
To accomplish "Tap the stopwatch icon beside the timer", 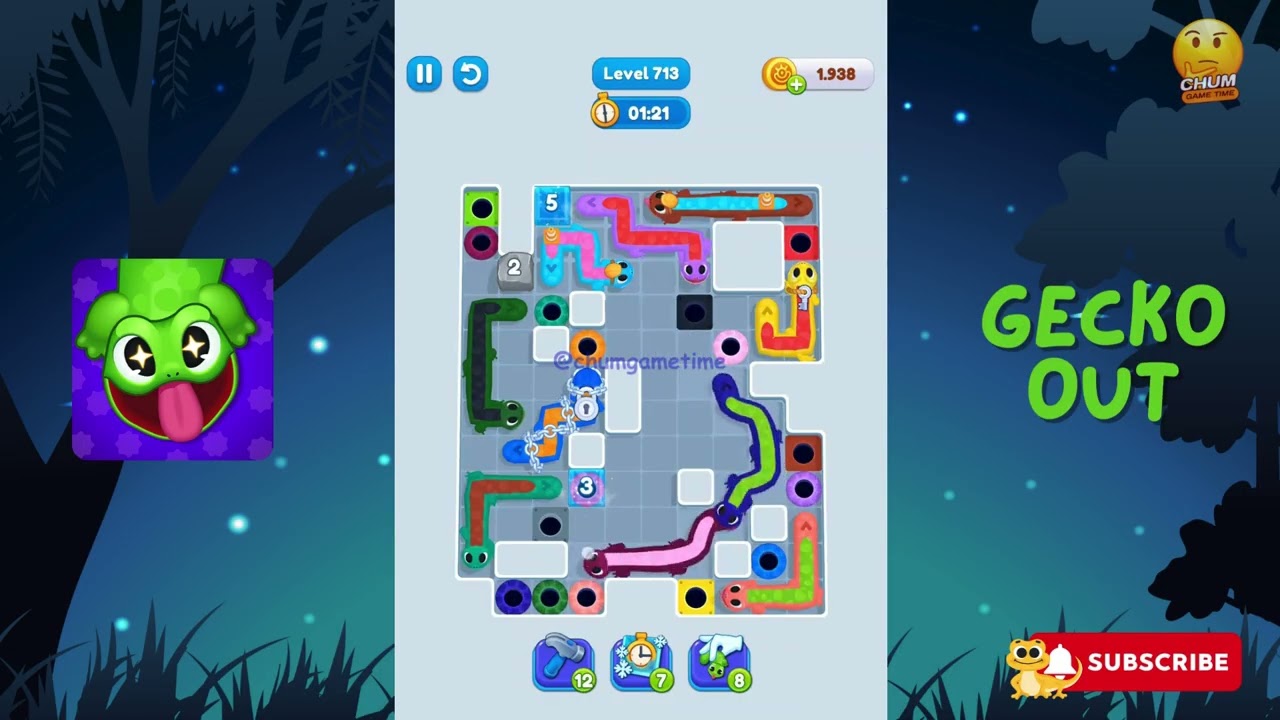I will [607, 113].
